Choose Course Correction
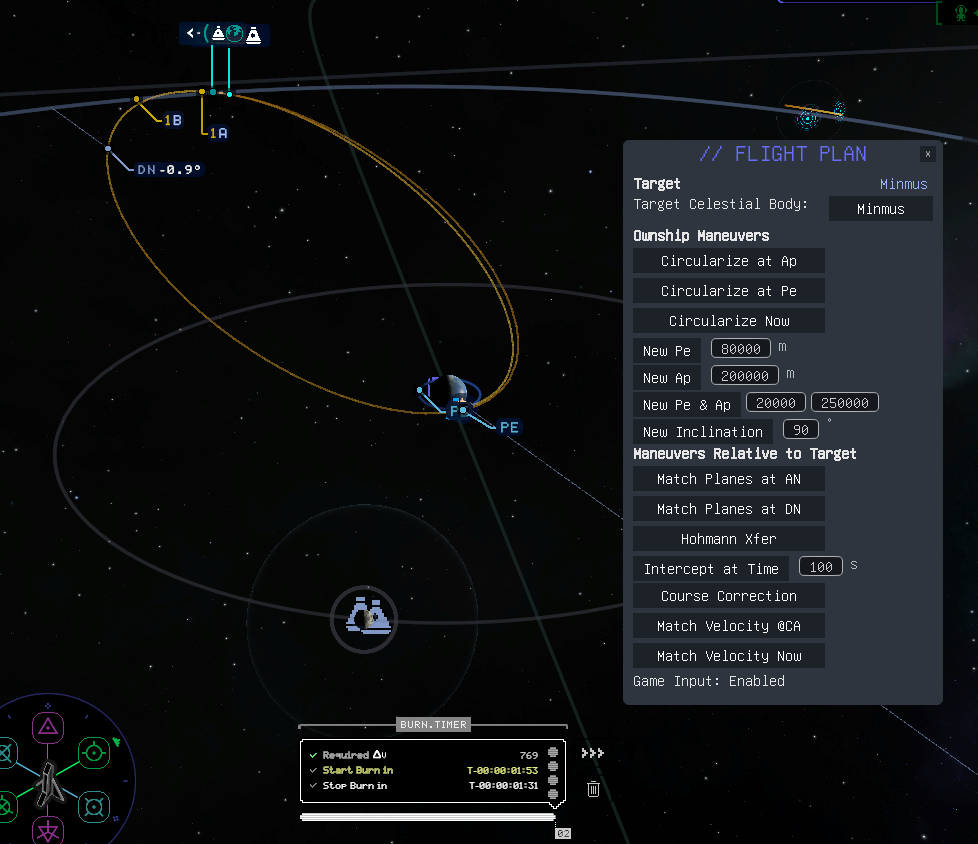This screenshot has width=978, height=844. pos(729,596)
